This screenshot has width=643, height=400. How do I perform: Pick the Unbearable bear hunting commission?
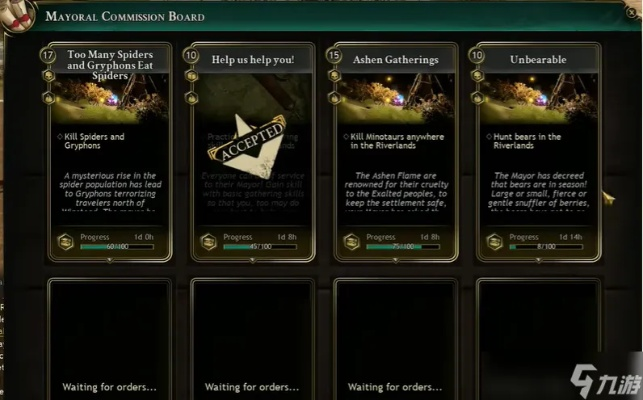[538, 152]
